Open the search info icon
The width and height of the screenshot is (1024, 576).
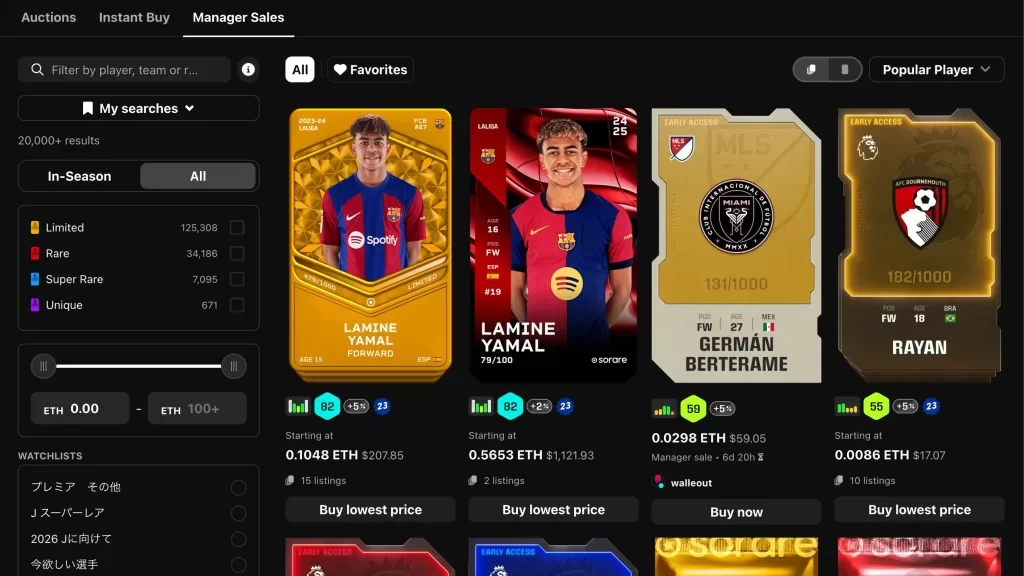tap(248, 70)
